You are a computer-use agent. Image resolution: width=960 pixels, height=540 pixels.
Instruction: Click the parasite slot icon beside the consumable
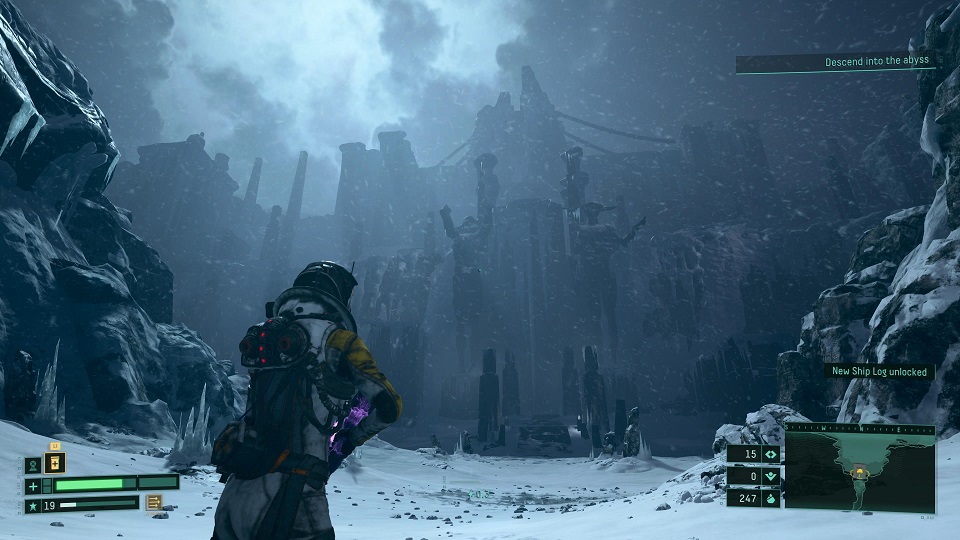33,464
